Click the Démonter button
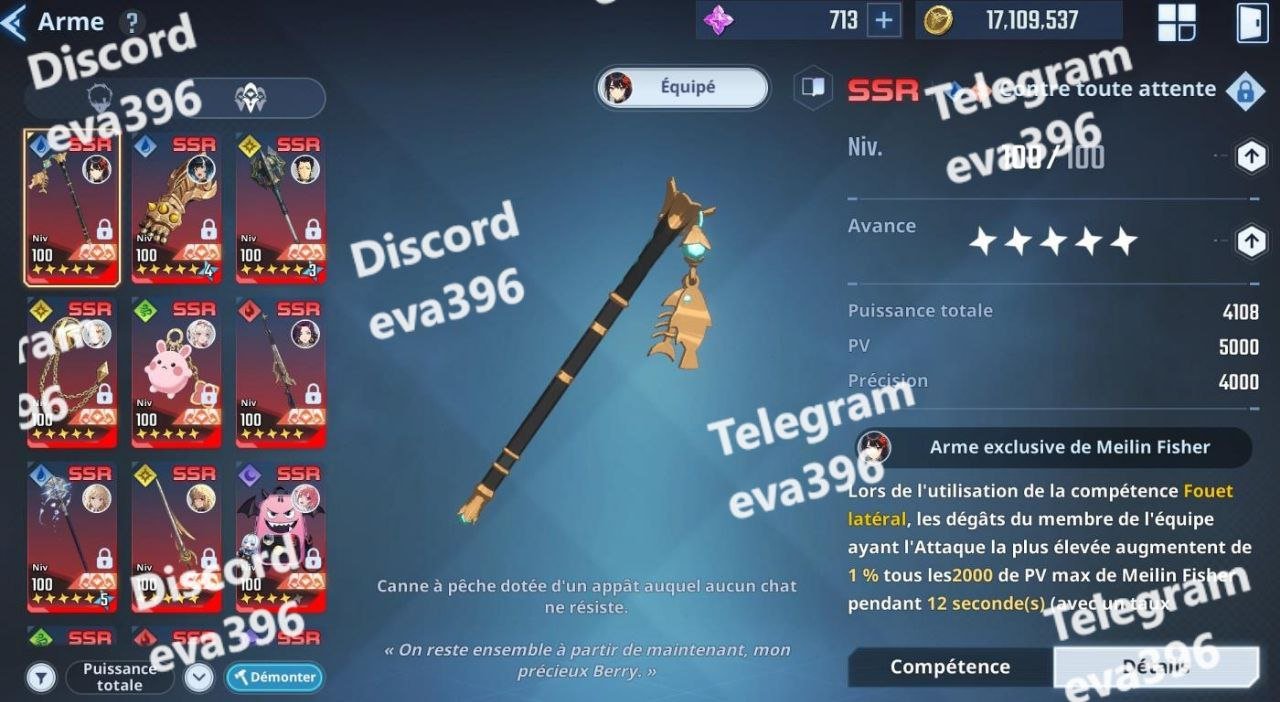Image resolution: width=1280 pixels, height=702 pixels. [274, 677]
